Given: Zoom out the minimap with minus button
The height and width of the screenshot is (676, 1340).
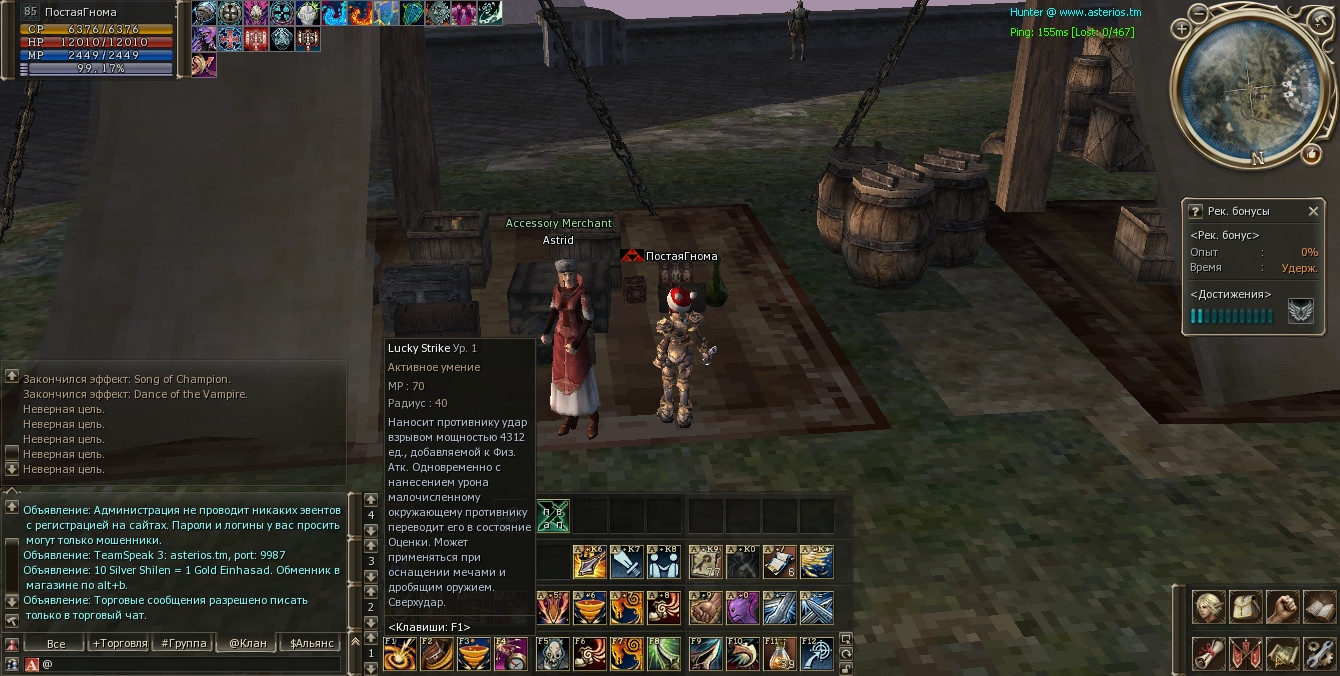Looking at the screenshot, I should tap(1198, 12).
